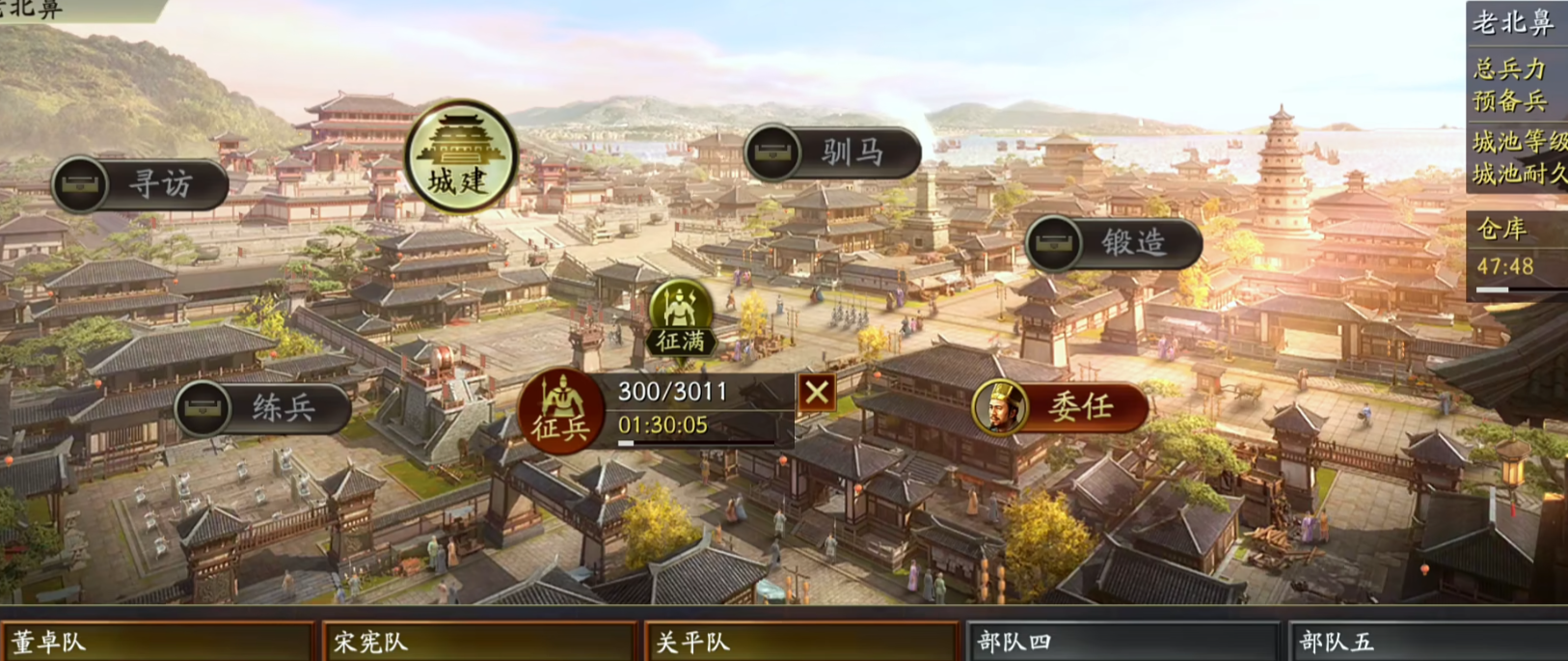
Task: Select the 董卓队 troop tab
Action: [x=156, y=642]
